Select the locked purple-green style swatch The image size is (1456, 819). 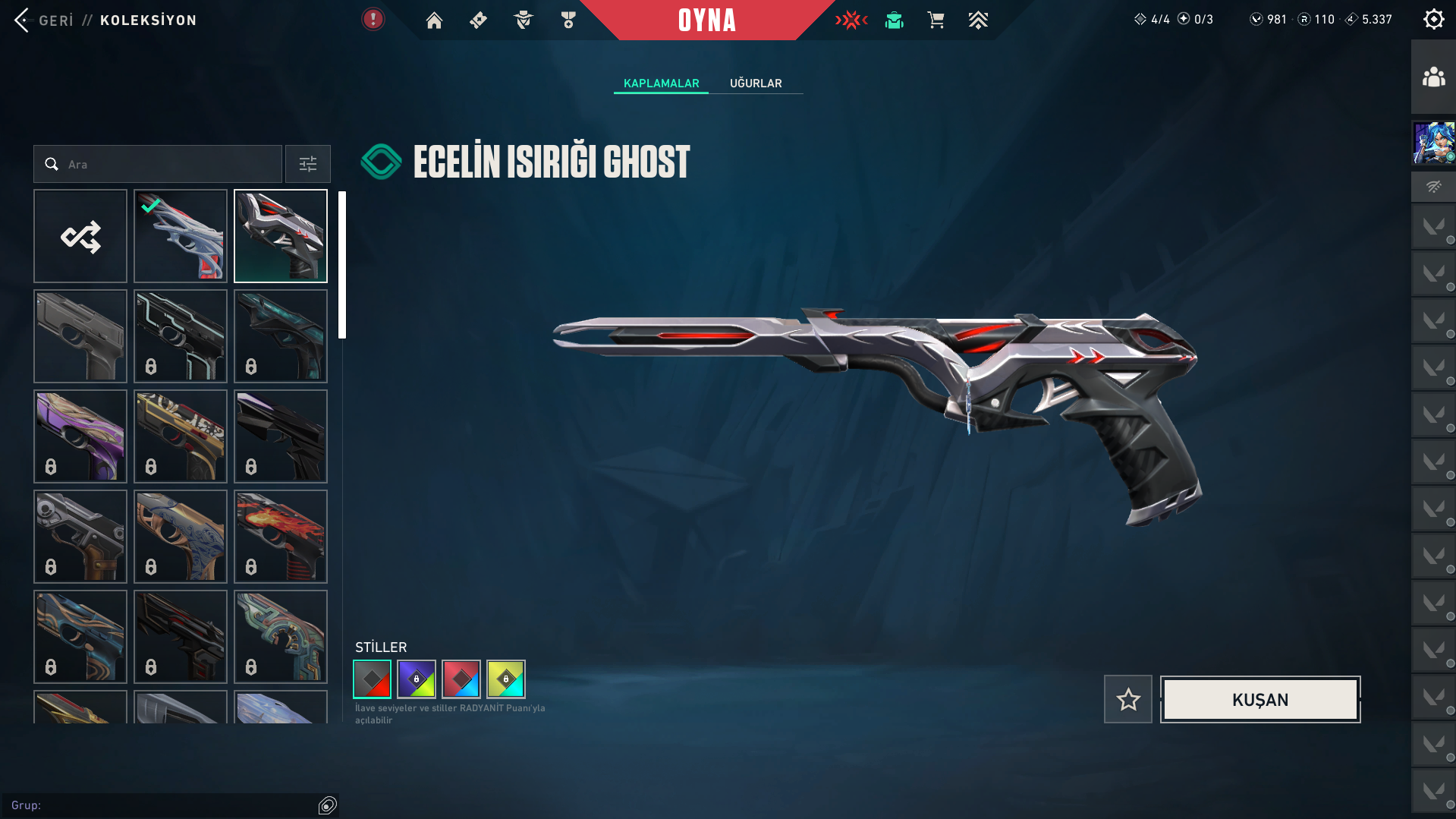click(x=417, y=679)
